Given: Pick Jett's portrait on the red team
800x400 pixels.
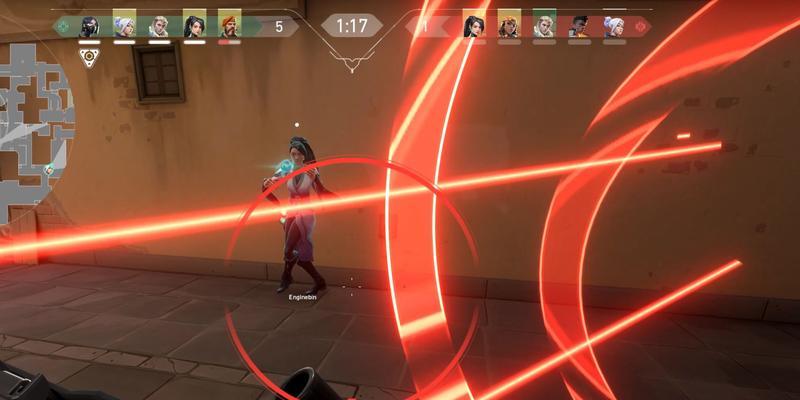Looking at the screenshot, I should [613, 25].
